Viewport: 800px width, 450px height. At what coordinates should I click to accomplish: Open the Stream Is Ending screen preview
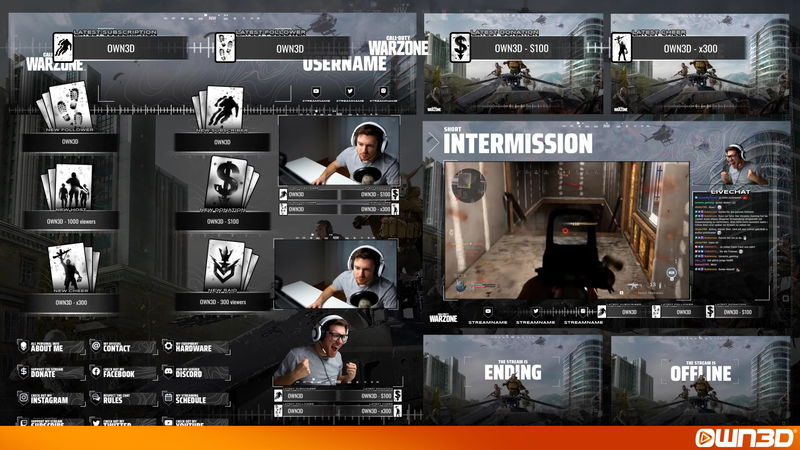(x=513, y=374)
